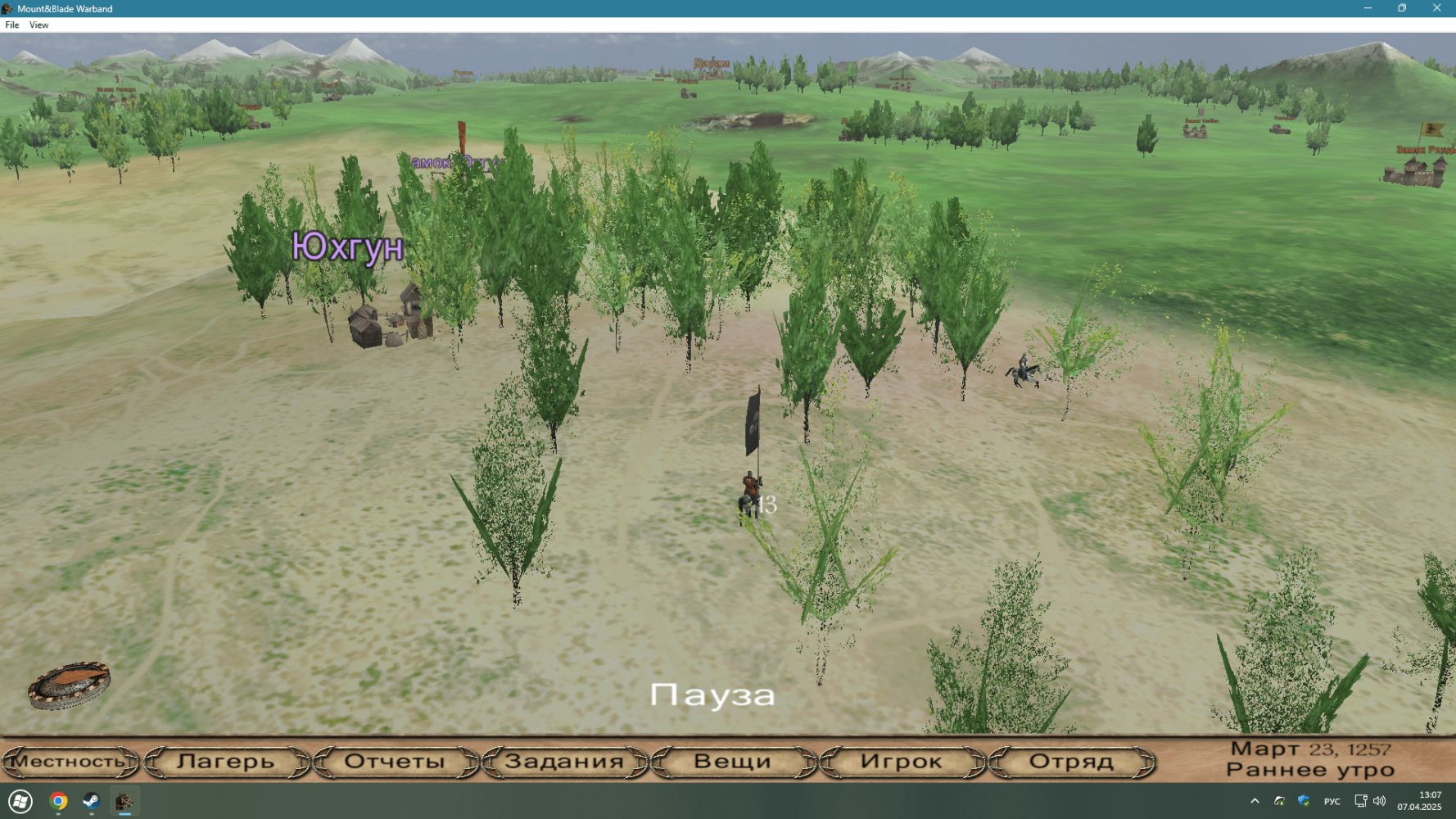This screenshot has height=819, width=1456.
Task: Open the File menu
Action: coord(12,25)
